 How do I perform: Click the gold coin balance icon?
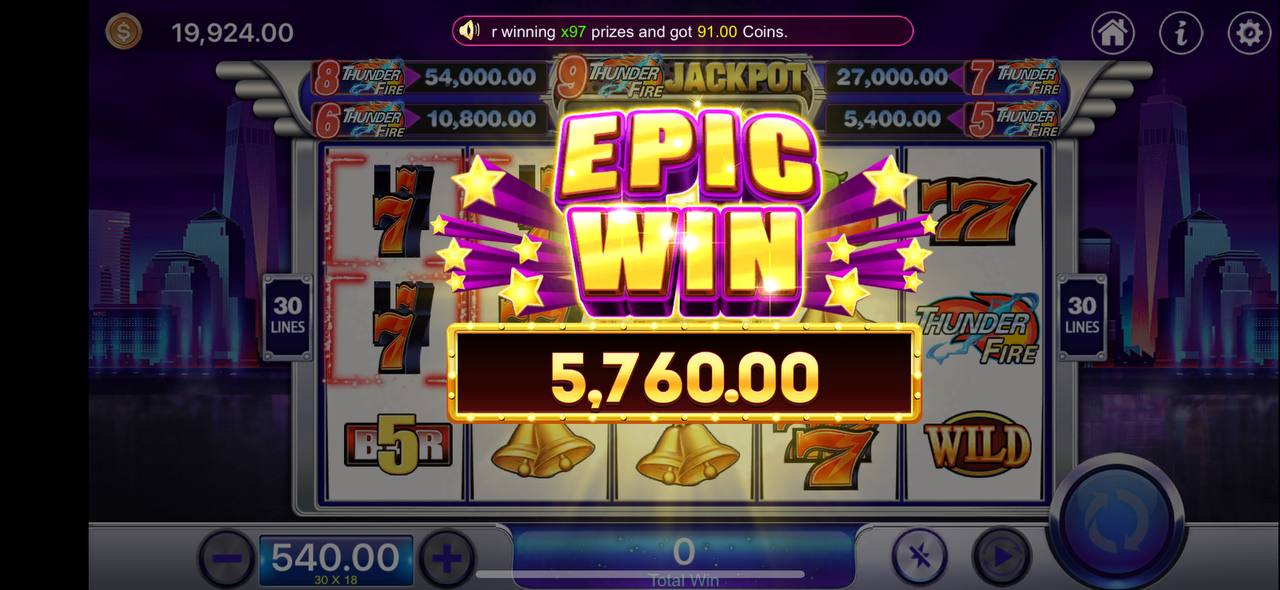pyautogui.click(x=125, y=32)
